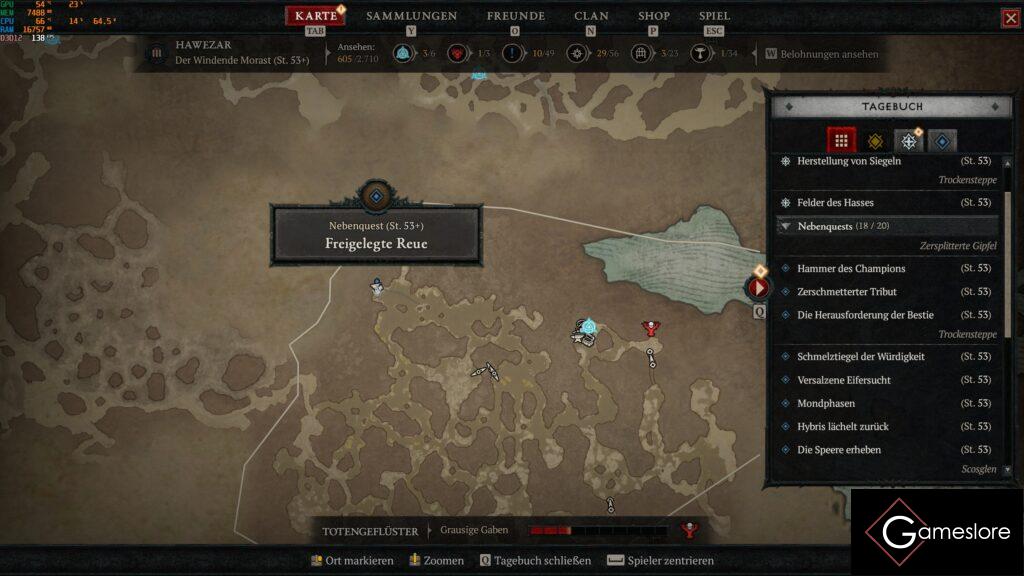
Task: Collapse the journal with the red arrow button
Action: (x=758, y=288)
